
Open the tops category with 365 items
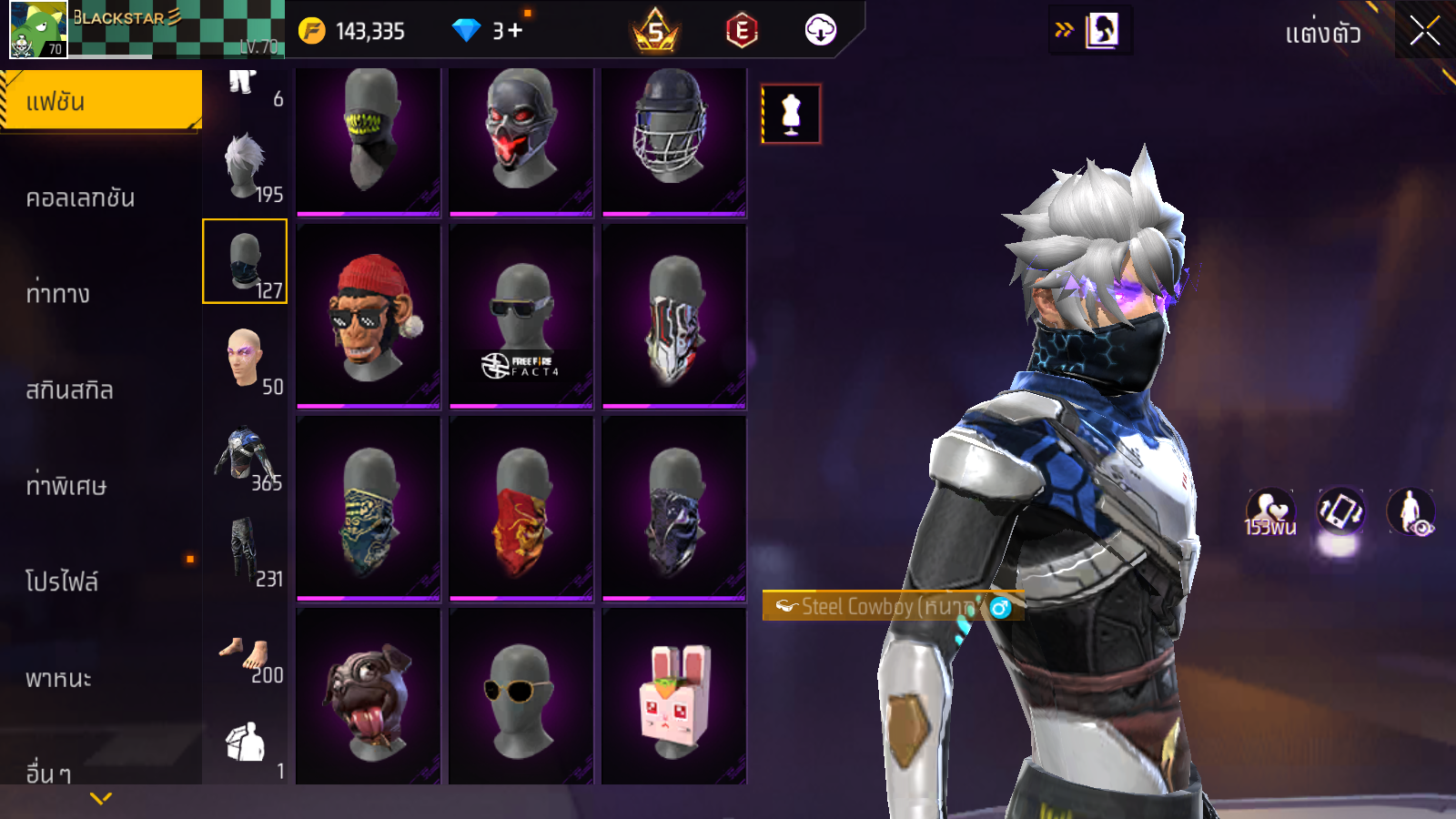pyautogui.click(x=245, y=457)
